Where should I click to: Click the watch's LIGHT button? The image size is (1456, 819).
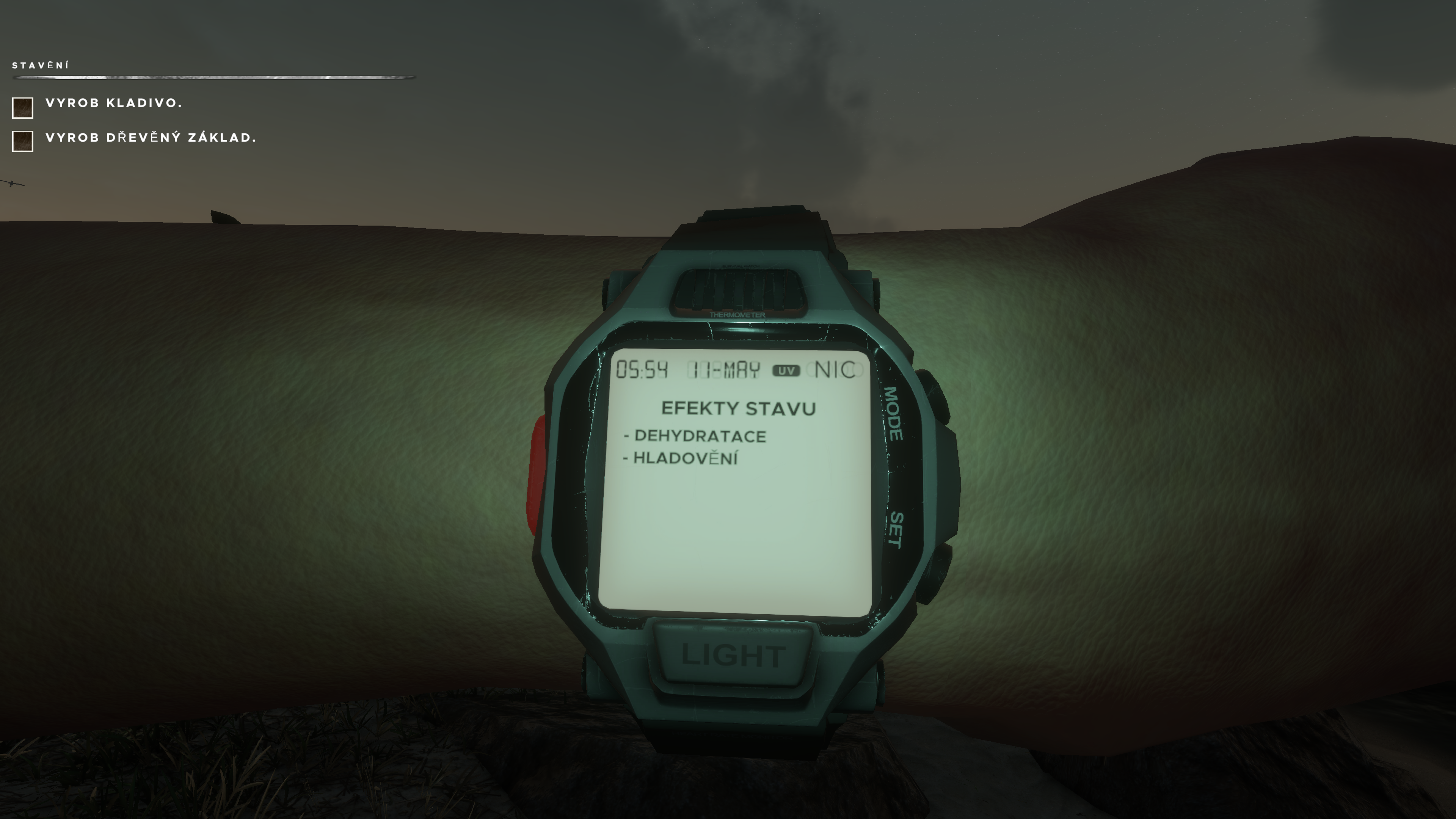click(733, 655)
